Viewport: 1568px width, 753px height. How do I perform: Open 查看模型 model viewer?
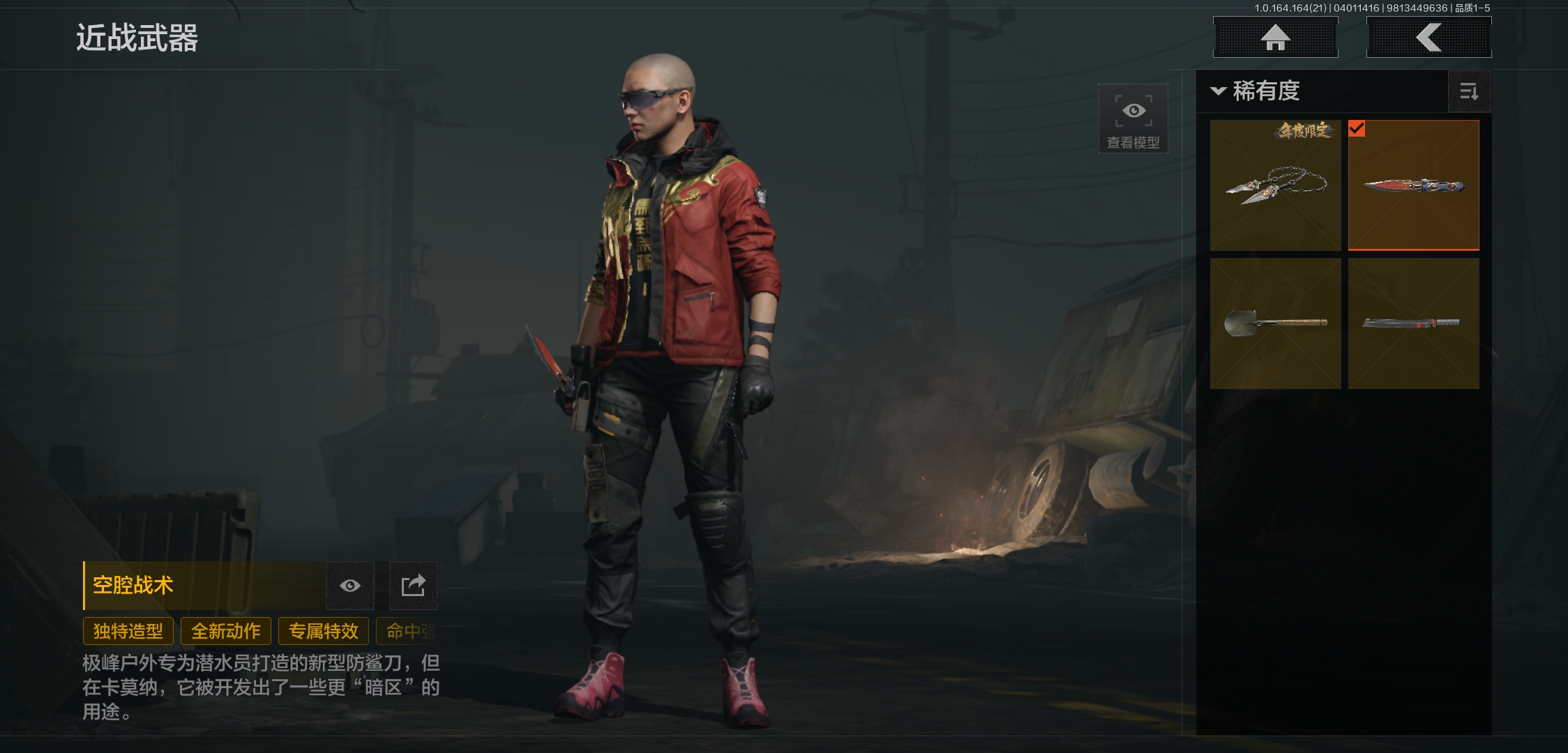pyautogui.click(x=1133, y=119)
